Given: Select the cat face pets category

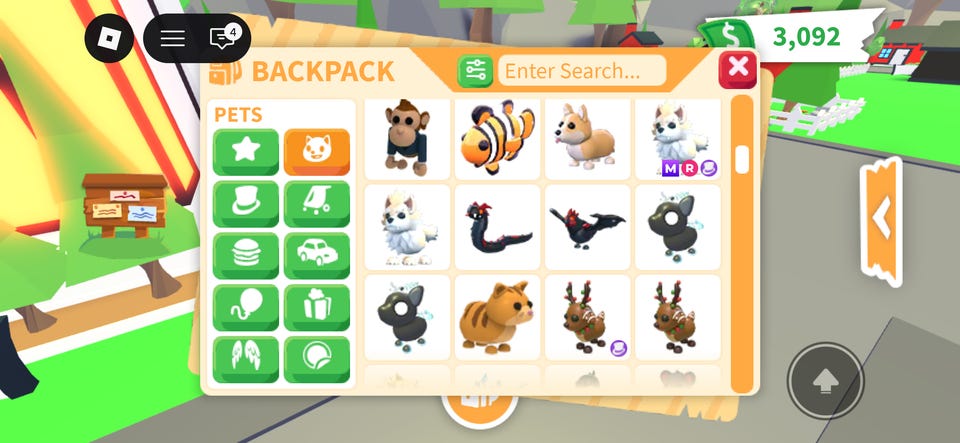Looking at the screenshot, I should click(x=317, y=152).
